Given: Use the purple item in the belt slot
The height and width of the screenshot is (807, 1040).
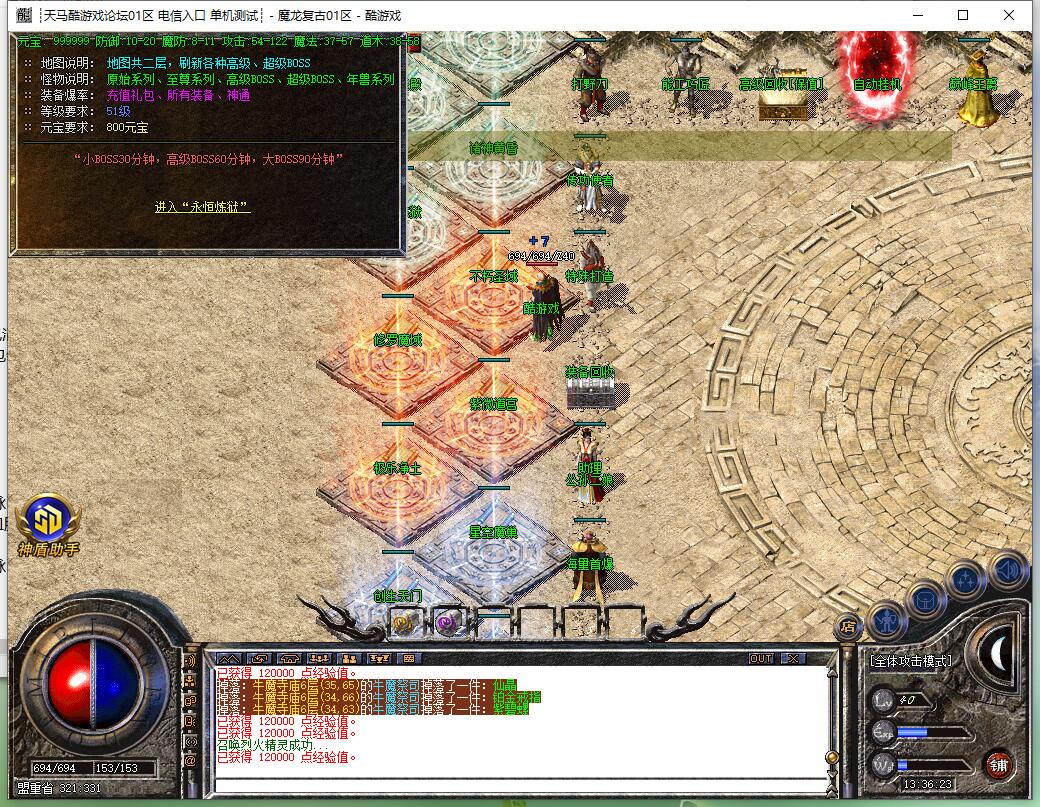Looking at the screenshot, I should [447, 623].
